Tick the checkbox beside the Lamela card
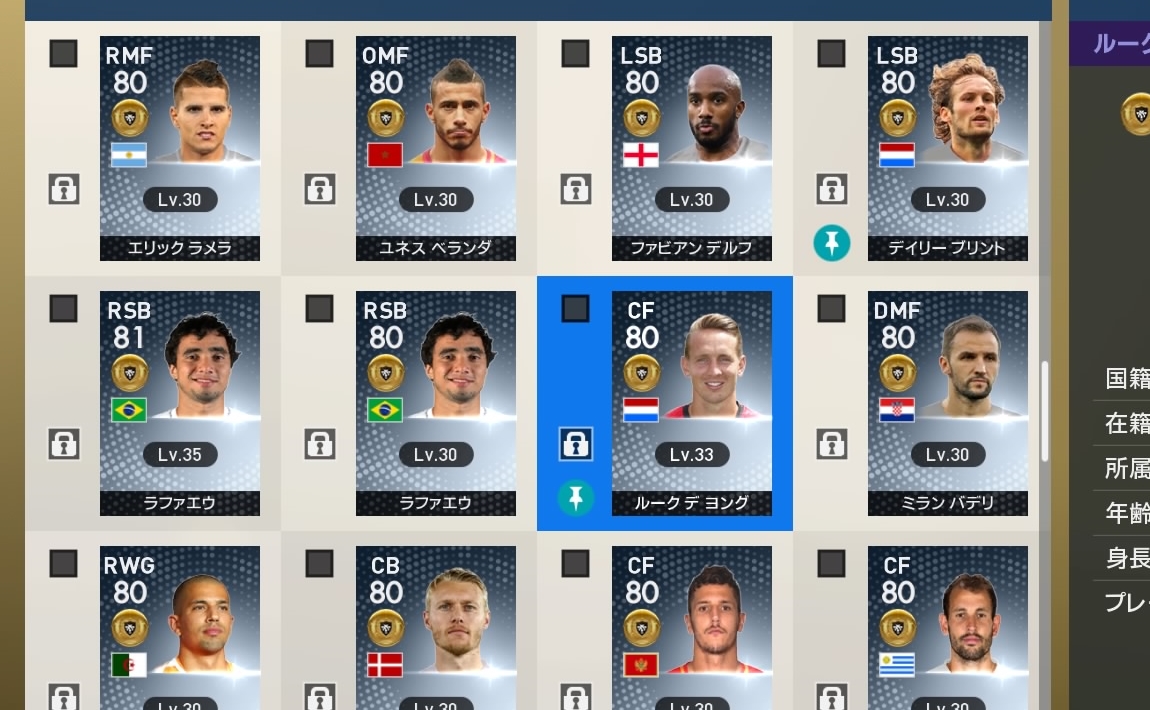Image resolution: width=1150 pixels, height=710 pixels. click(x=63, y=54)
